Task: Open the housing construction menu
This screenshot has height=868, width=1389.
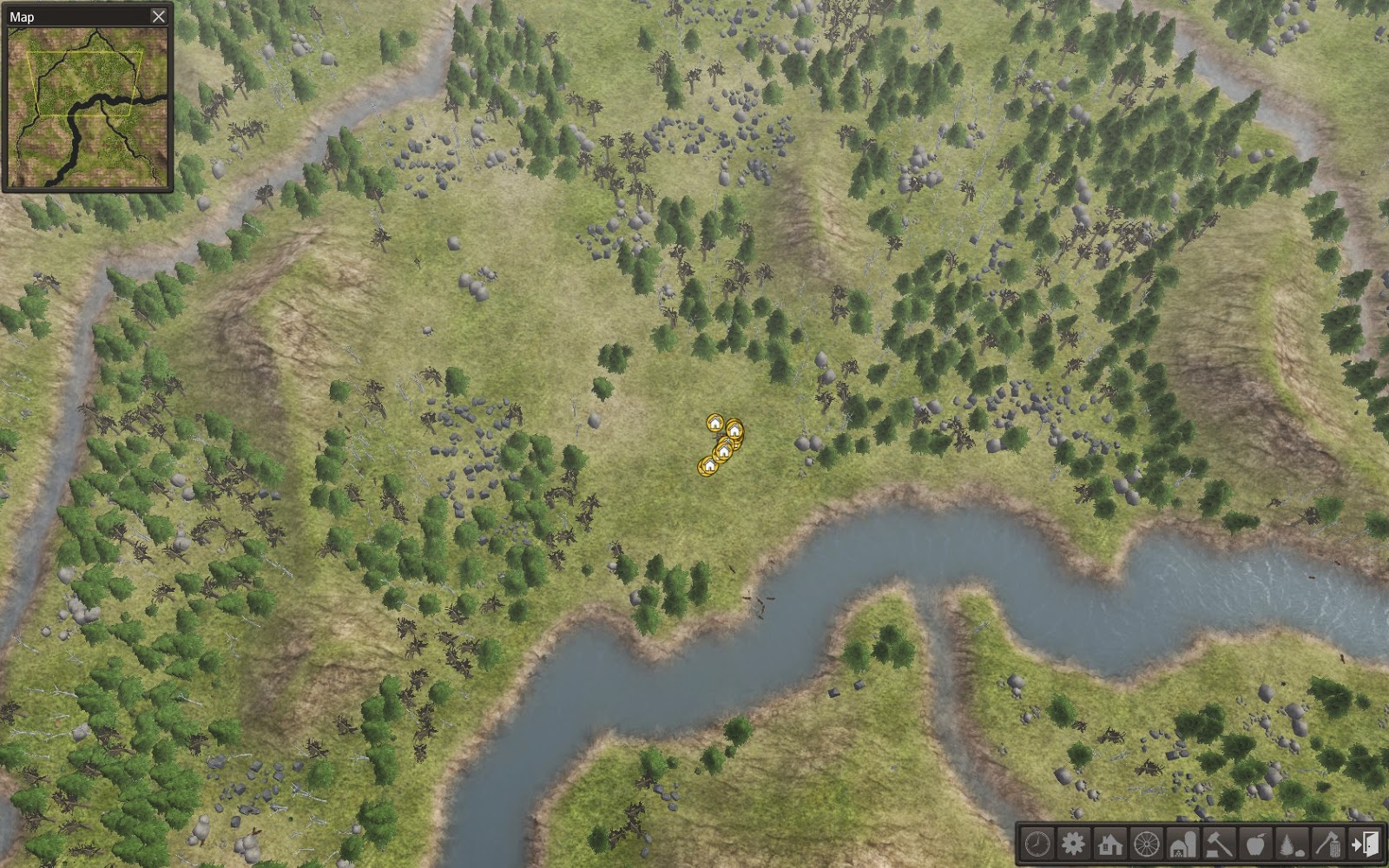Action: click(x=1109, y=844)
